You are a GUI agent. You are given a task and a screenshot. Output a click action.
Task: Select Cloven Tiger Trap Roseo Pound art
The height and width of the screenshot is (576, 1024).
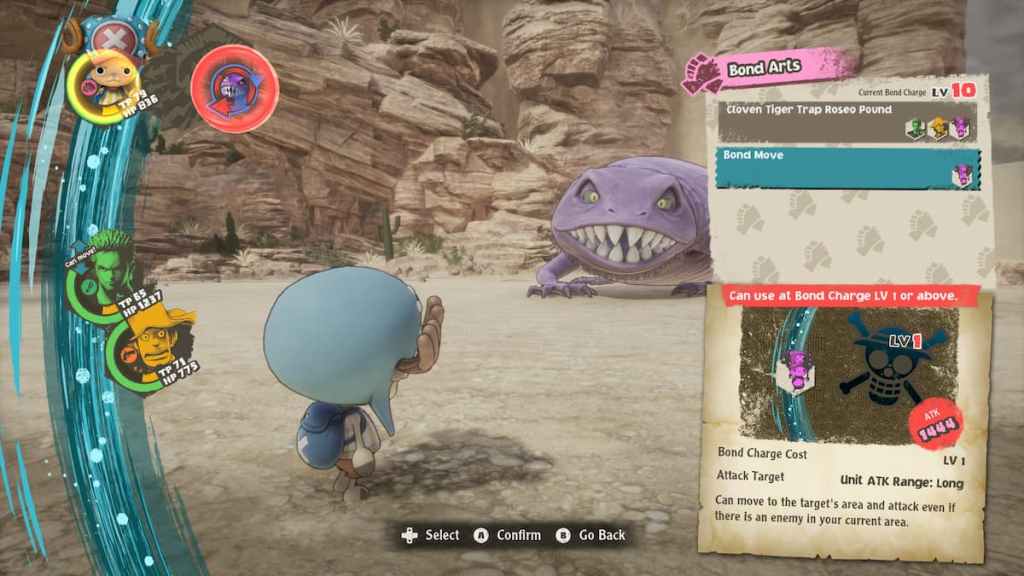click(x=845, y=120)
